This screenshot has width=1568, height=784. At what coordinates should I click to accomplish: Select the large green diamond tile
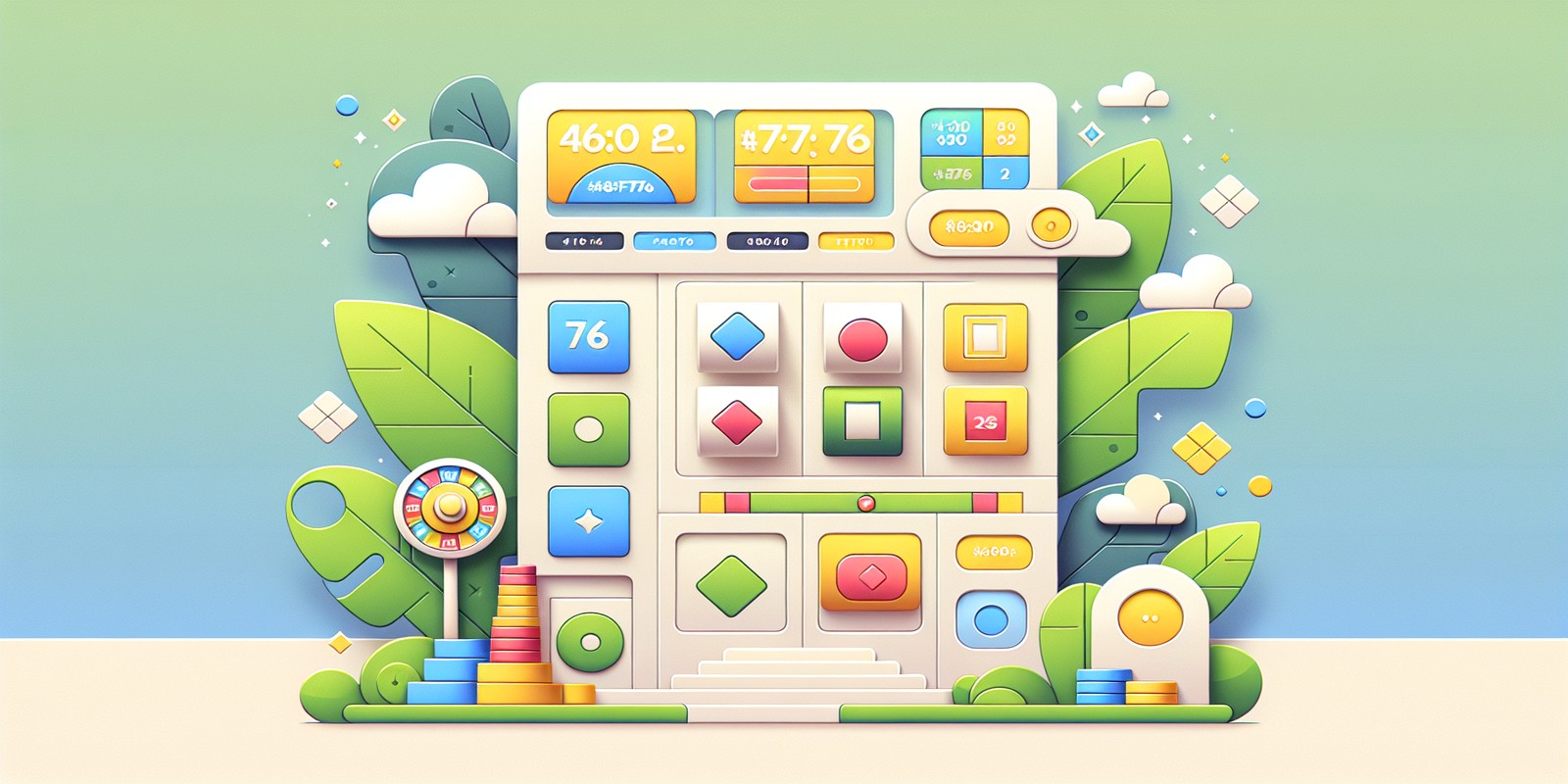click(731, 584)
